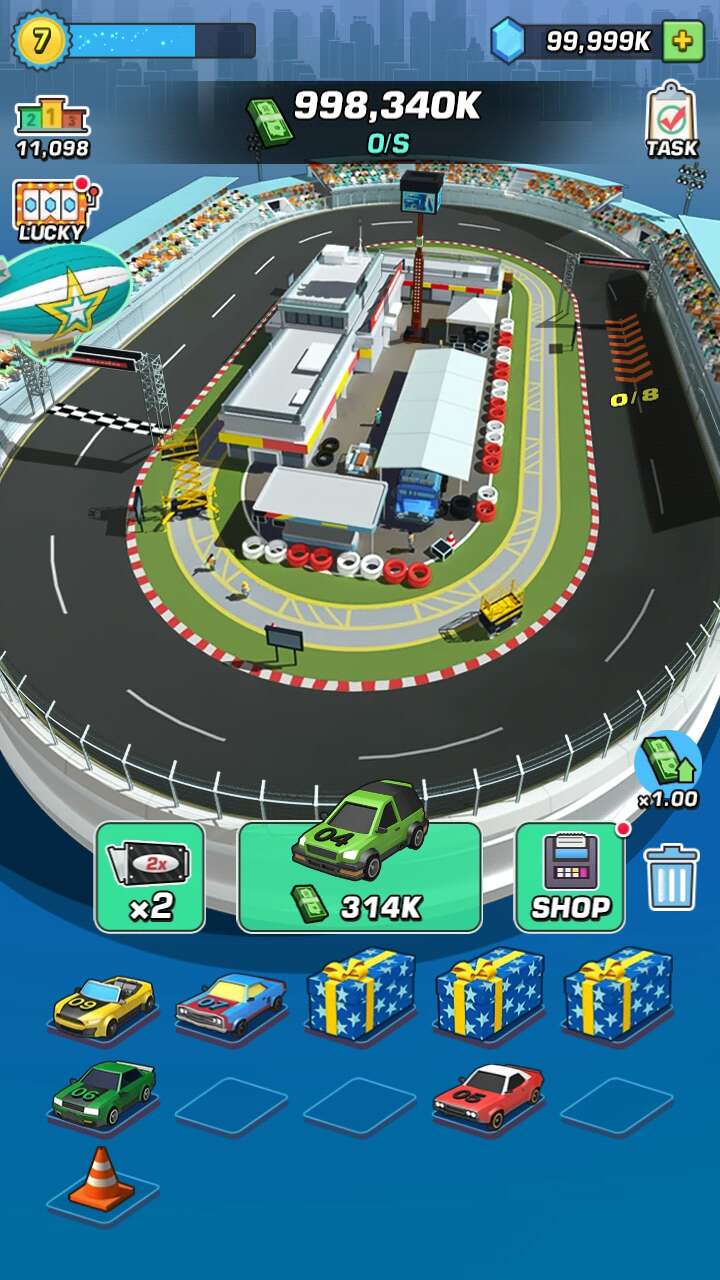Select the green 06 race car
Image resolution: width=720 pixels, height=1280 pixels.
pyautogui.click(x=103, y=1092)
